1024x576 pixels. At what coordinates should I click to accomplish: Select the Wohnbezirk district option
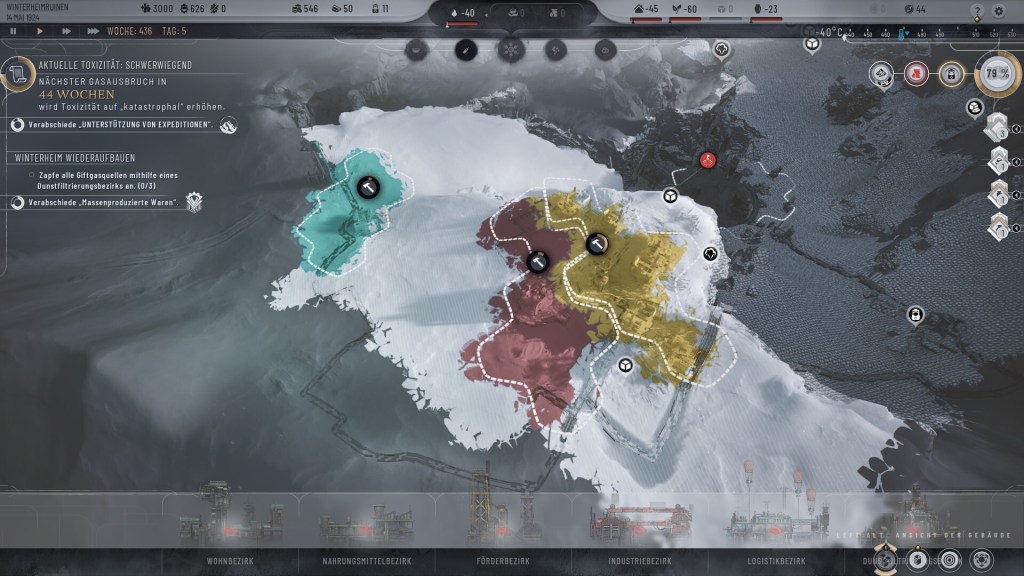pos(230,561)
